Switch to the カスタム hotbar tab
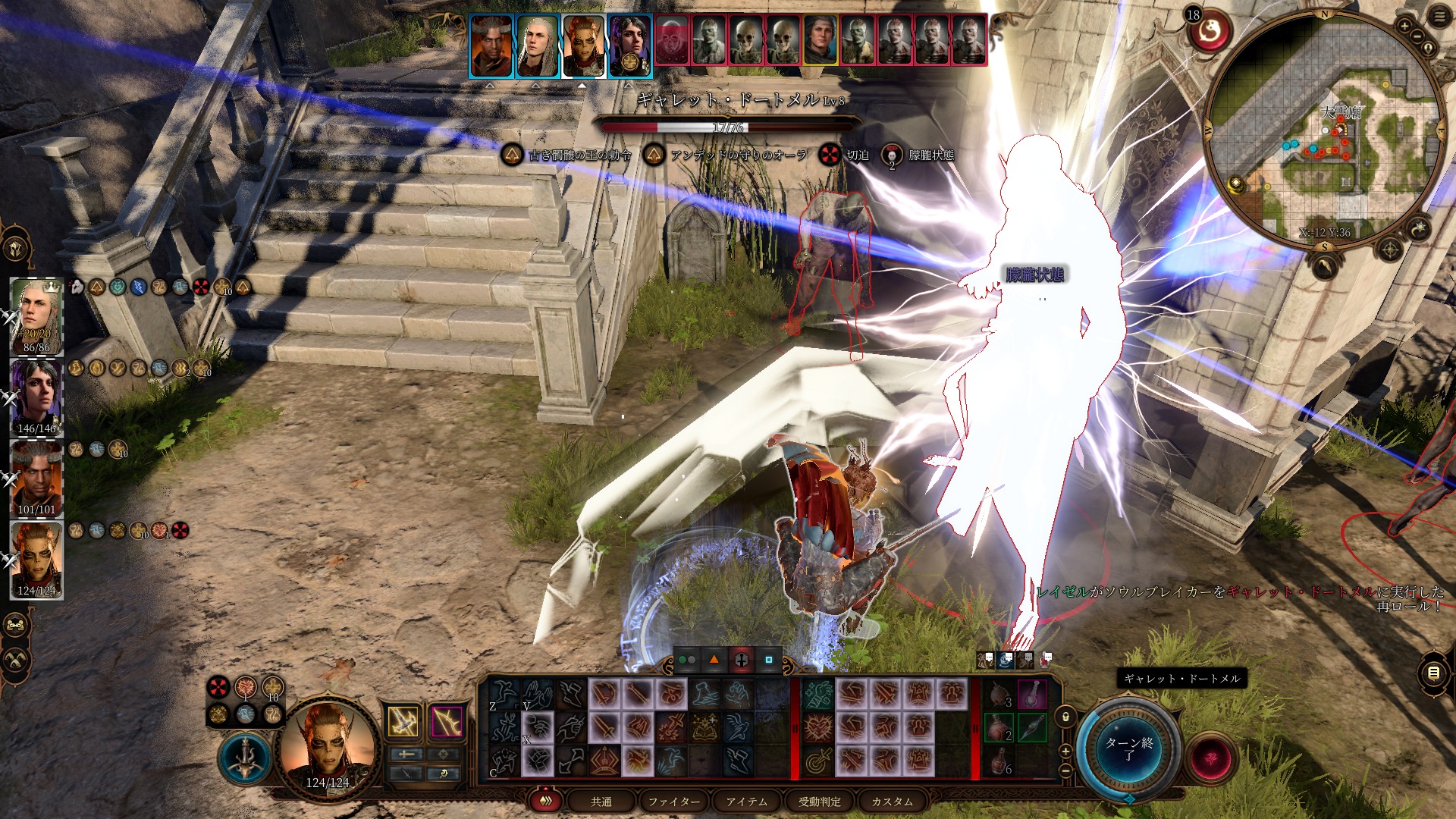 click(892, 802)
